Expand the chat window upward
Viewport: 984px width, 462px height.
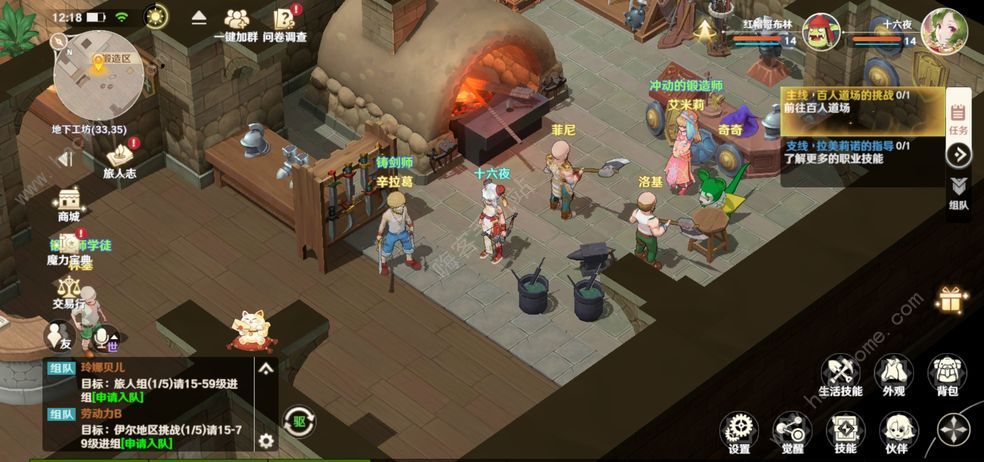click(266, 368)
